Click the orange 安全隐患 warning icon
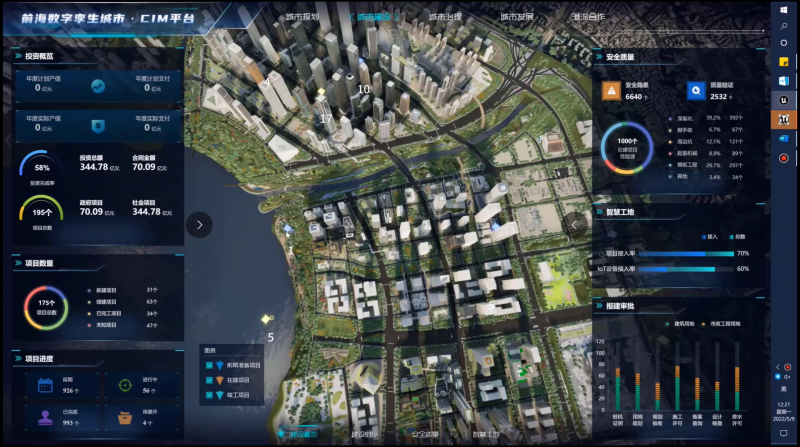This screenshot has width=800, height=447. (610, 90)
